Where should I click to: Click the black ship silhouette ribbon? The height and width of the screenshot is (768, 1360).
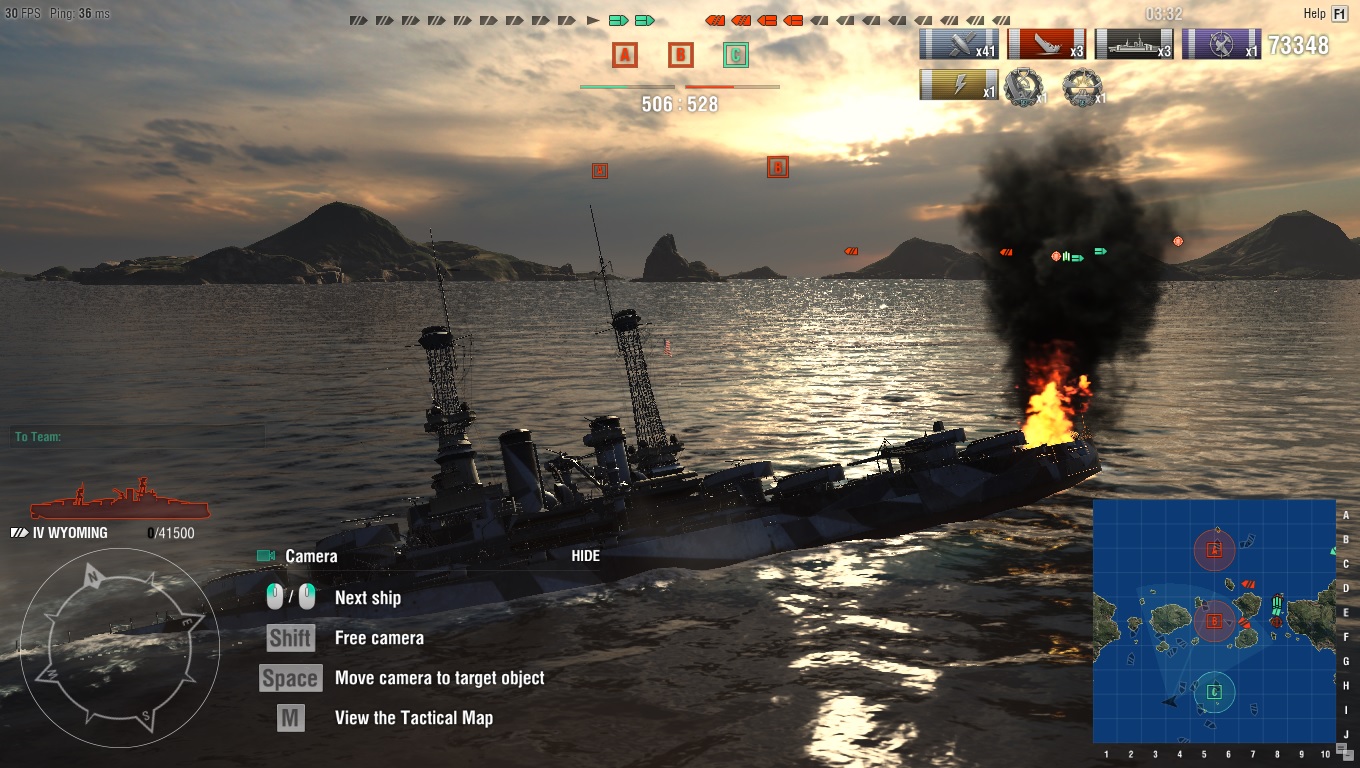[1133, 45]
